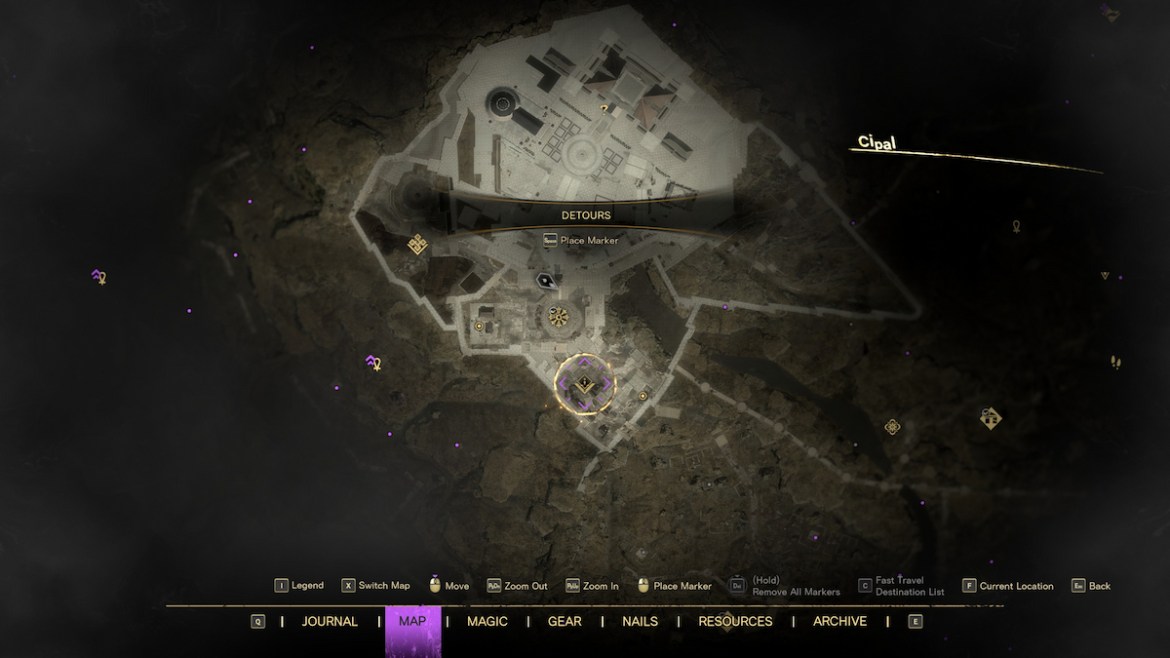Screen dimensions: 1170x658
Task: Select the highlighted Map tab
Action: tap(412, 621)
